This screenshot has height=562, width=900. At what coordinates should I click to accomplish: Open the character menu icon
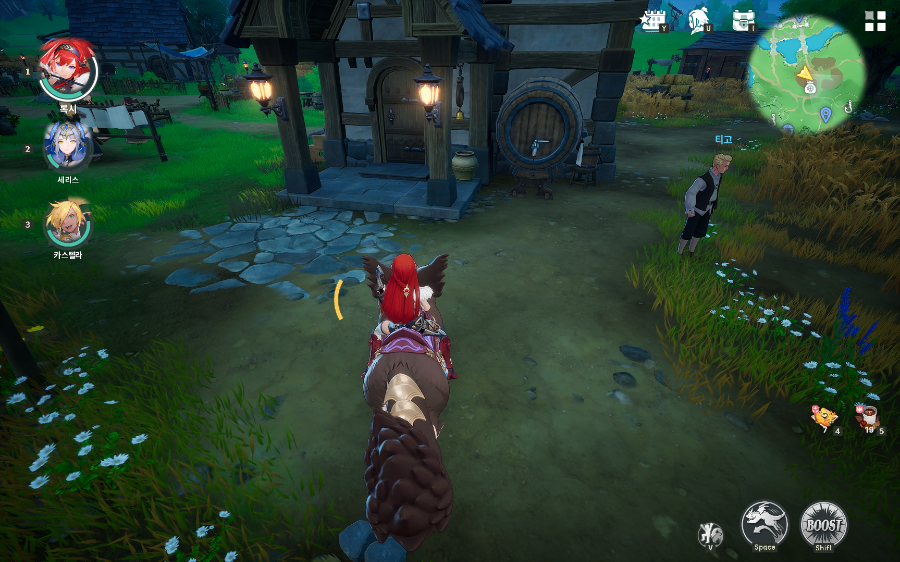tap(699, 20)
